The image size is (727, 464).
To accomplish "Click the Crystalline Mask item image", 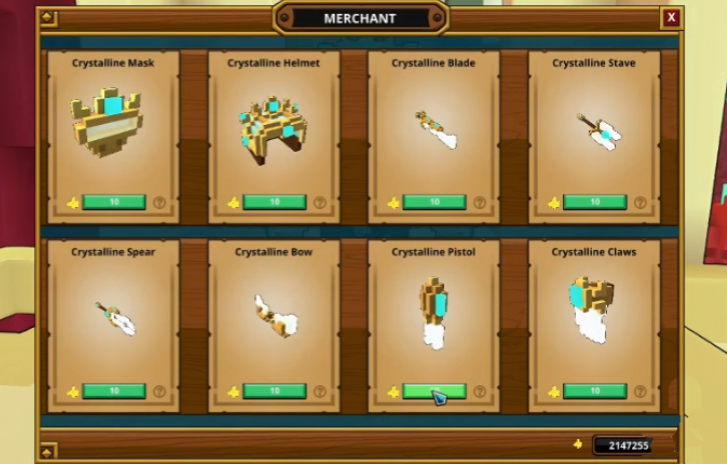I will click(x=108, y=122).
